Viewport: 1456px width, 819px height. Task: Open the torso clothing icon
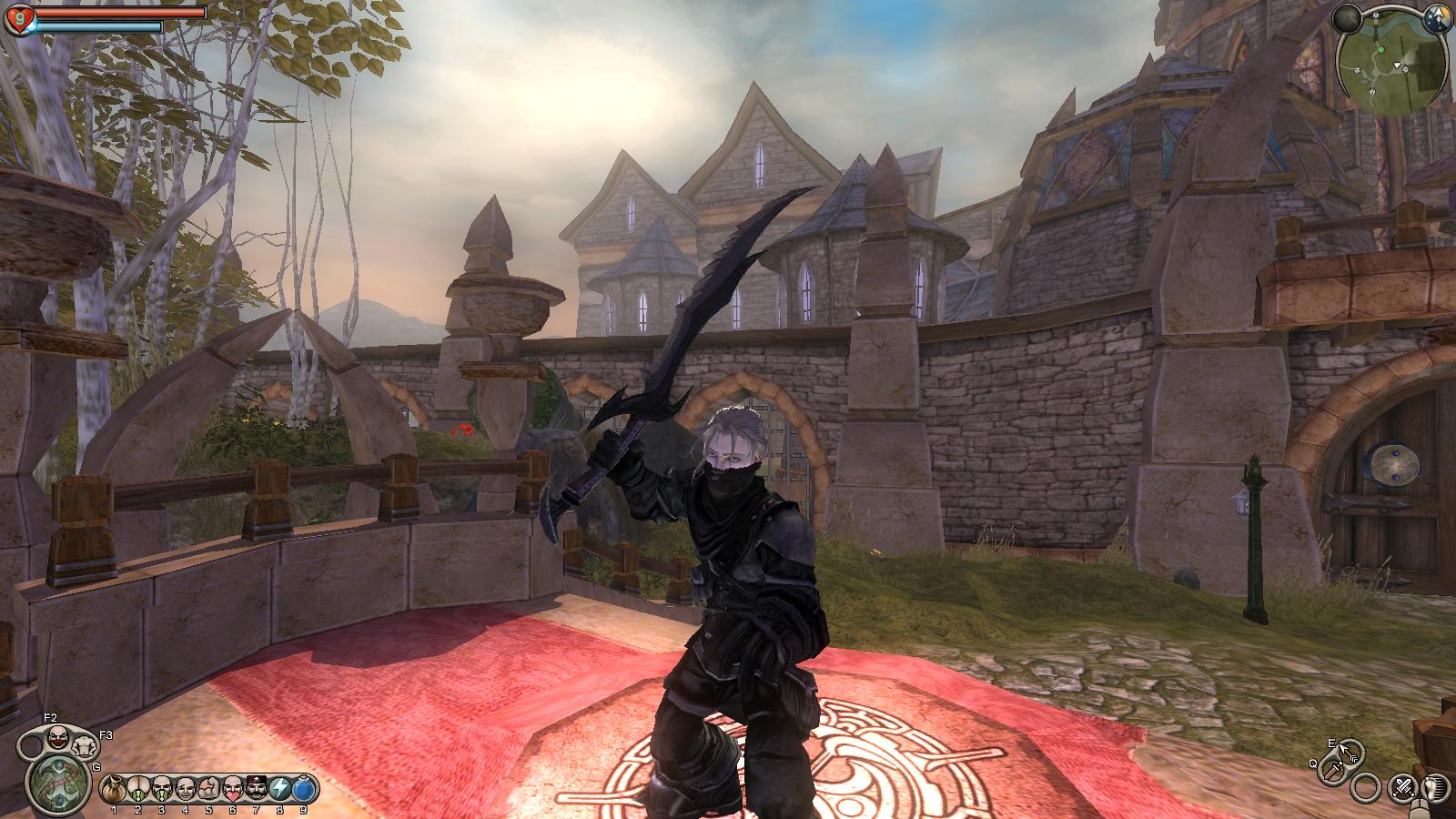coord(85,747)
